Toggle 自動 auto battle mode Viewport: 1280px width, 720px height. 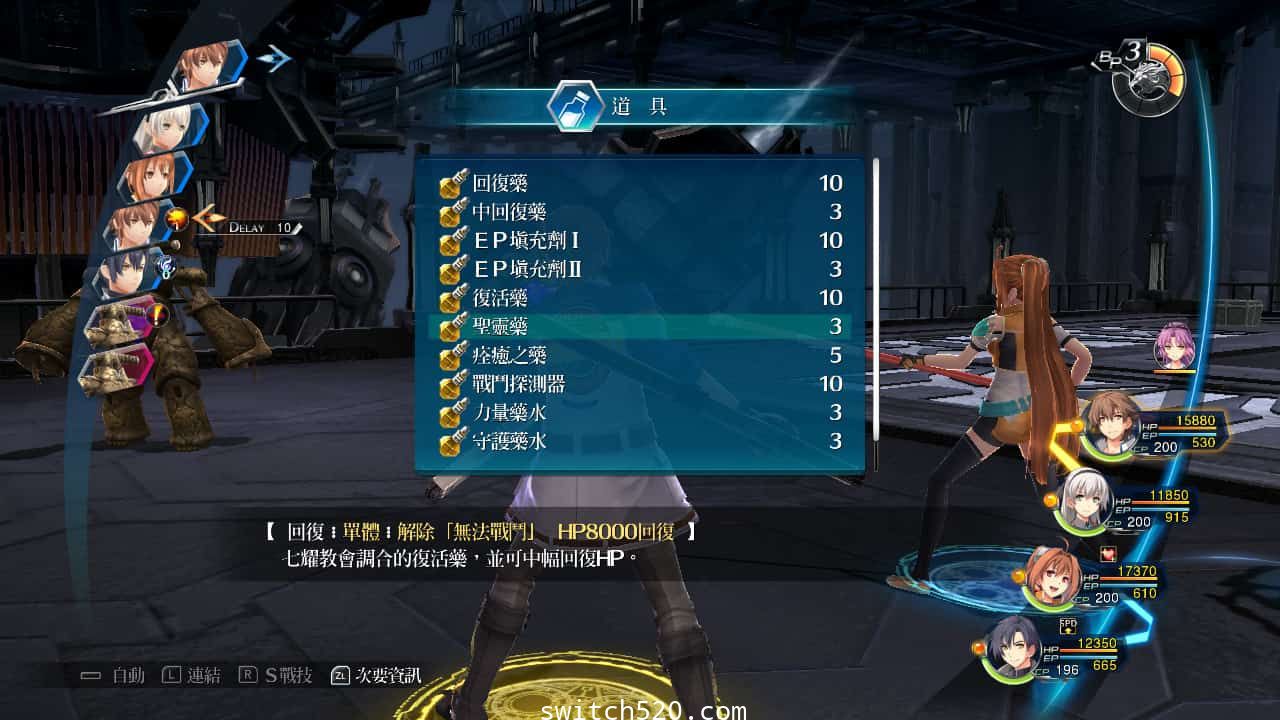pos(120,675)
